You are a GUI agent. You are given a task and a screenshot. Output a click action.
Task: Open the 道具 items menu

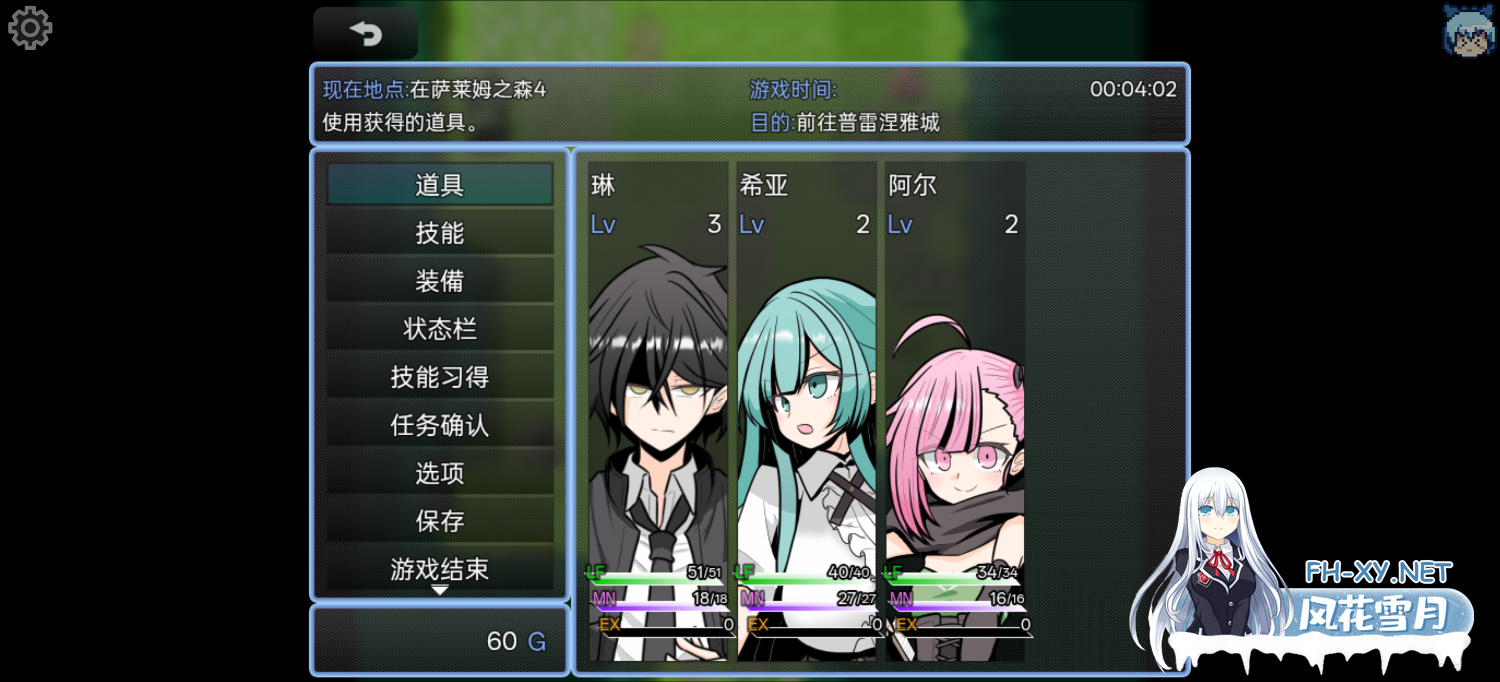[439, 185]
